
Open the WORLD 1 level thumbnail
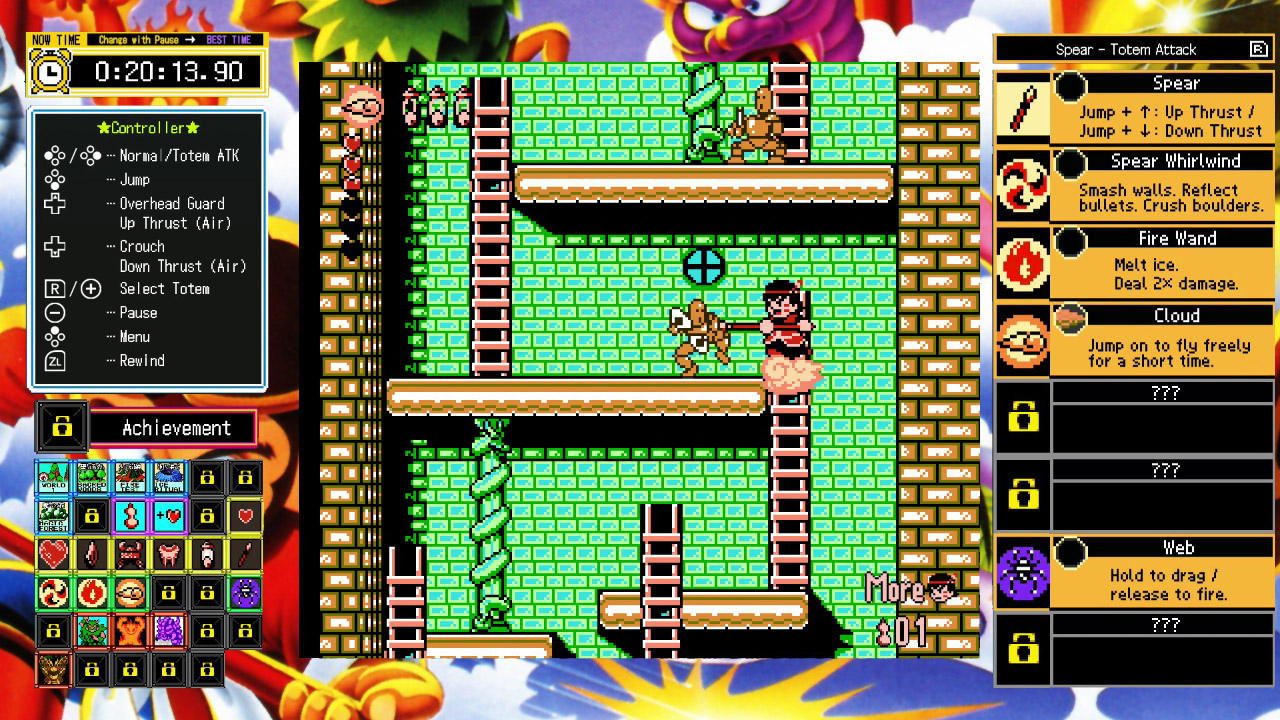coord(53,477)
